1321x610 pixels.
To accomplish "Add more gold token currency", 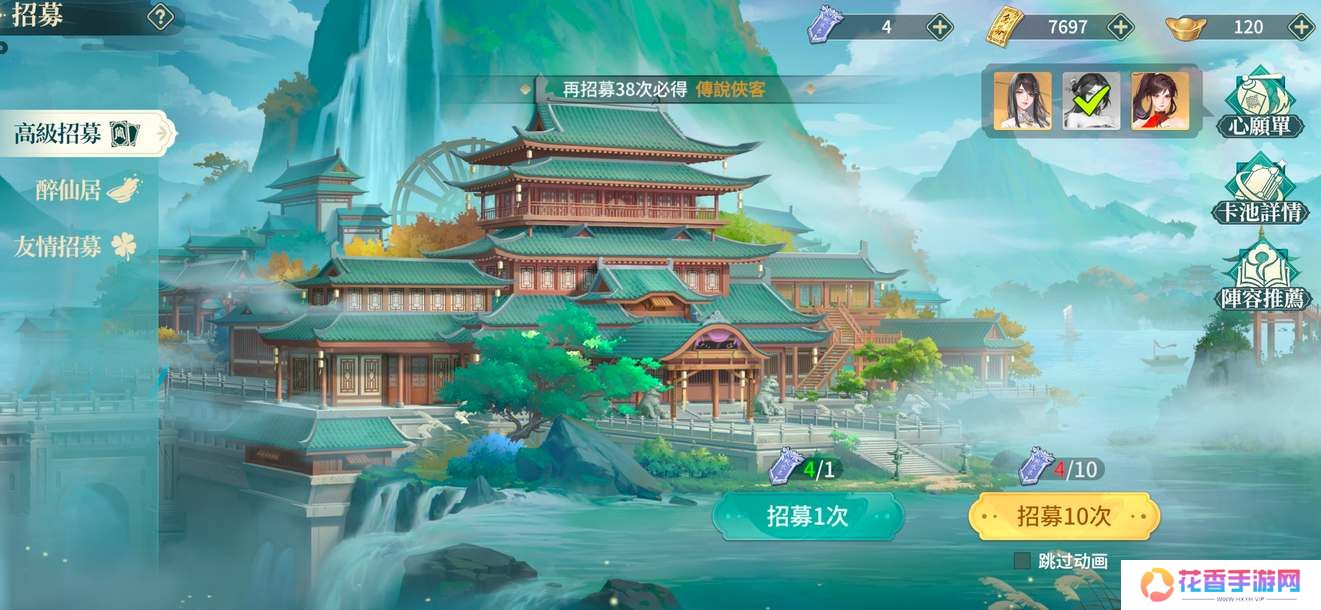I will (1121, 27).
